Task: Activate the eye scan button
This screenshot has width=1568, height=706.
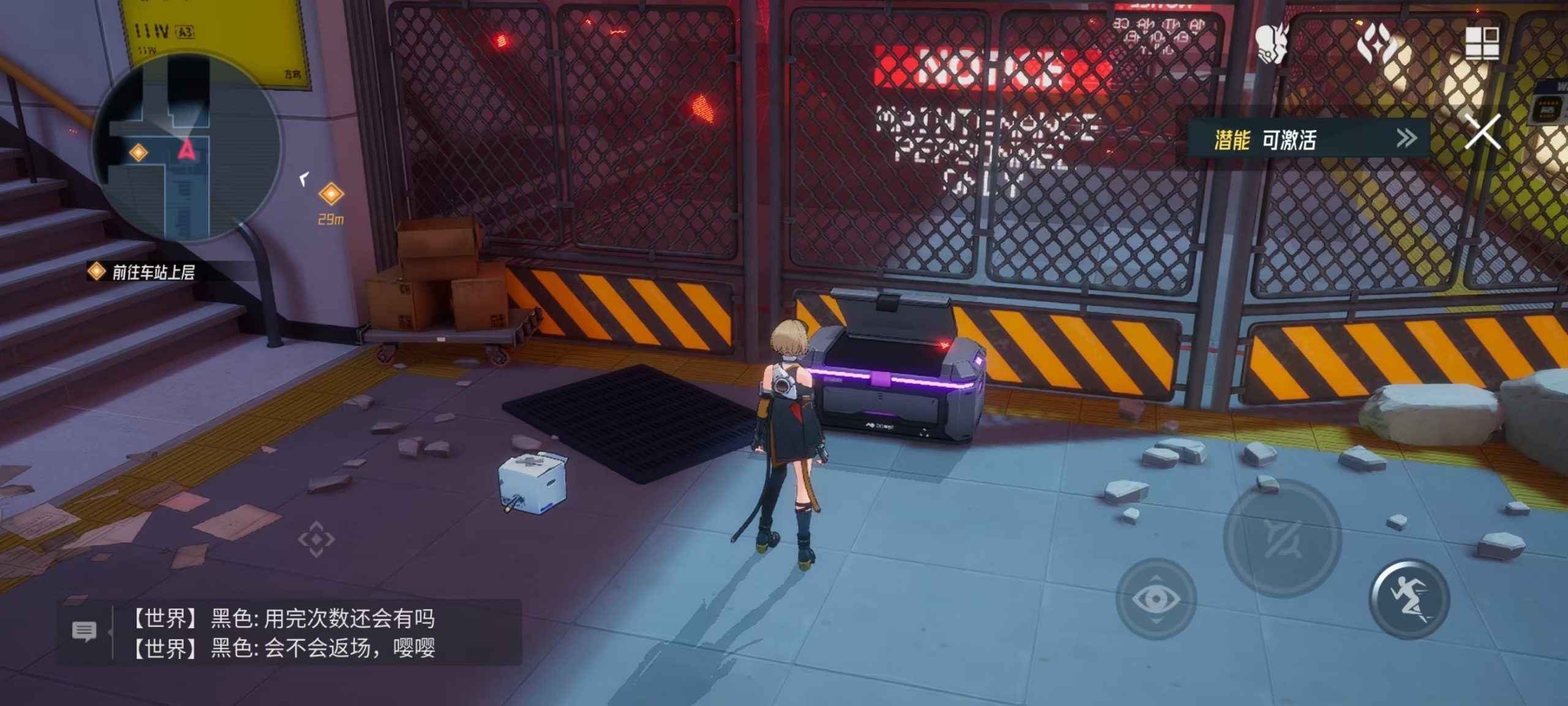Action: tap(1156, 599)
